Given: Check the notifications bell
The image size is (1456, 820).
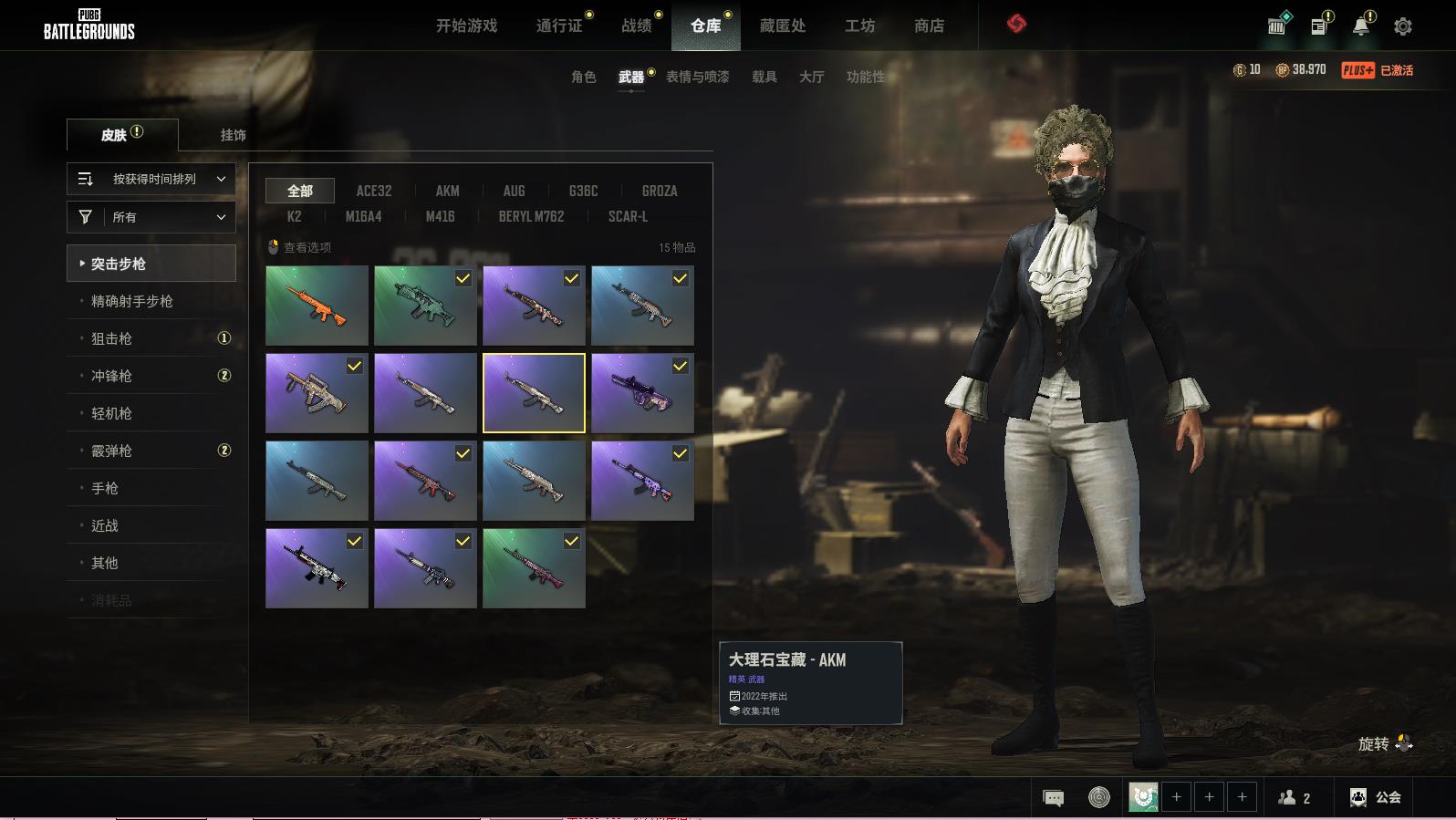Looking at the screenshot, I should (1361, 26).
